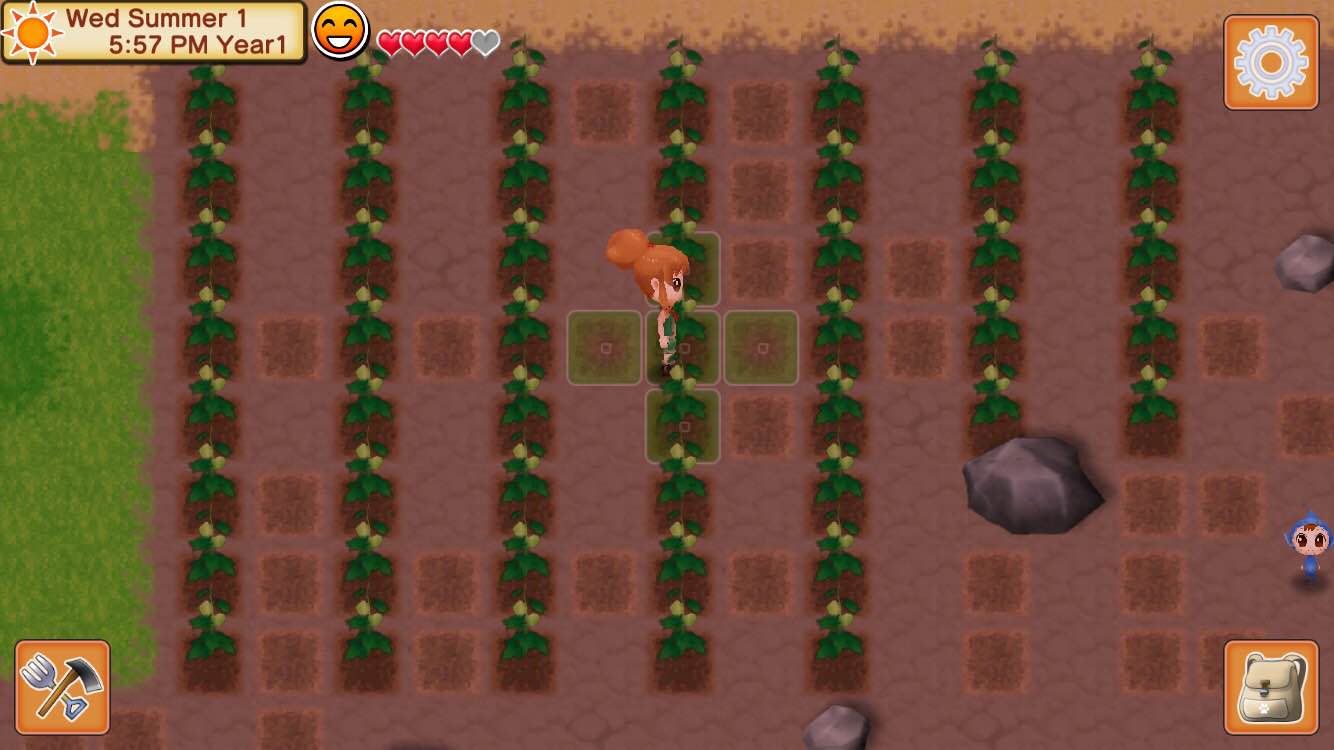Open the settings gear menu

[1271, 62]
